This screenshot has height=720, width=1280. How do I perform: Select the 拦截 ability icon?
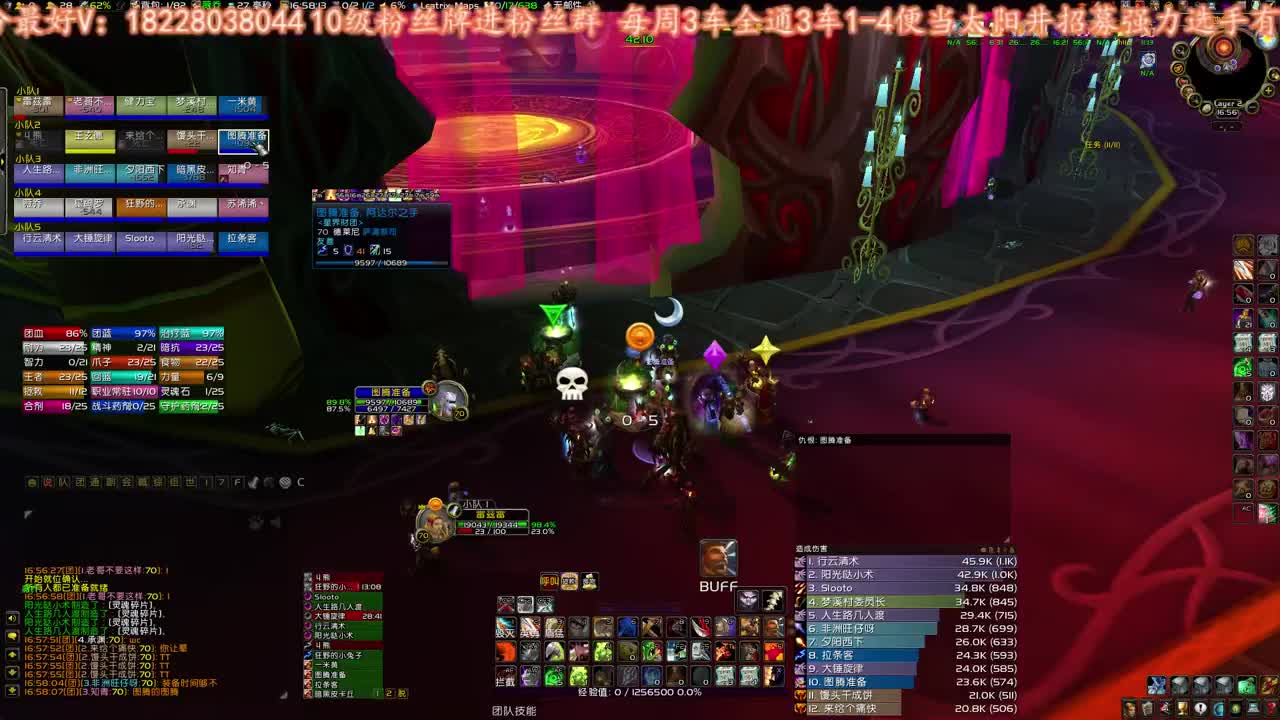pyautogui.click(x=505, y=676)
